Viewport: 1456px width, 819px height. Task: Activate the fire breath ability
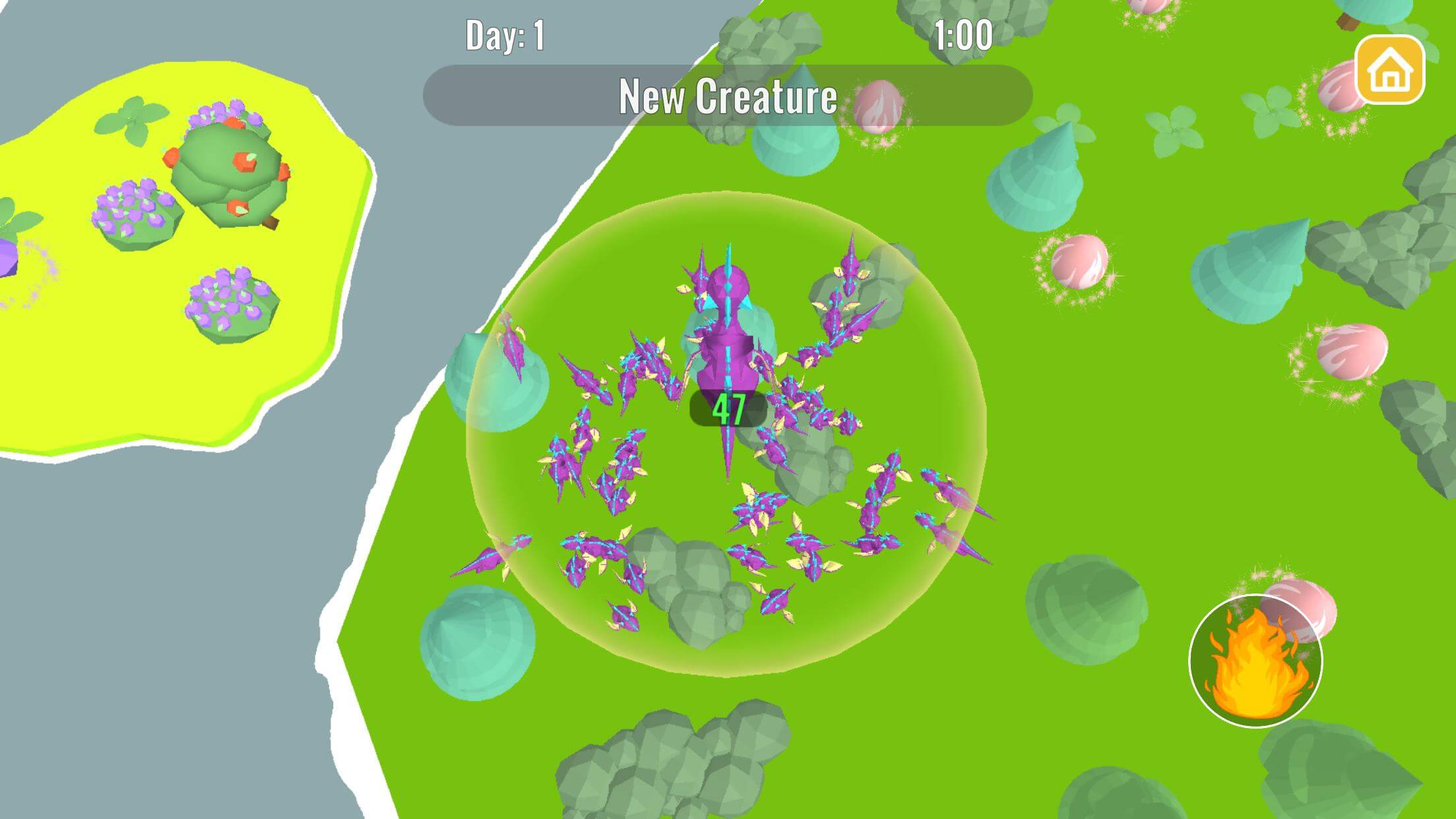click(1255, 661)
